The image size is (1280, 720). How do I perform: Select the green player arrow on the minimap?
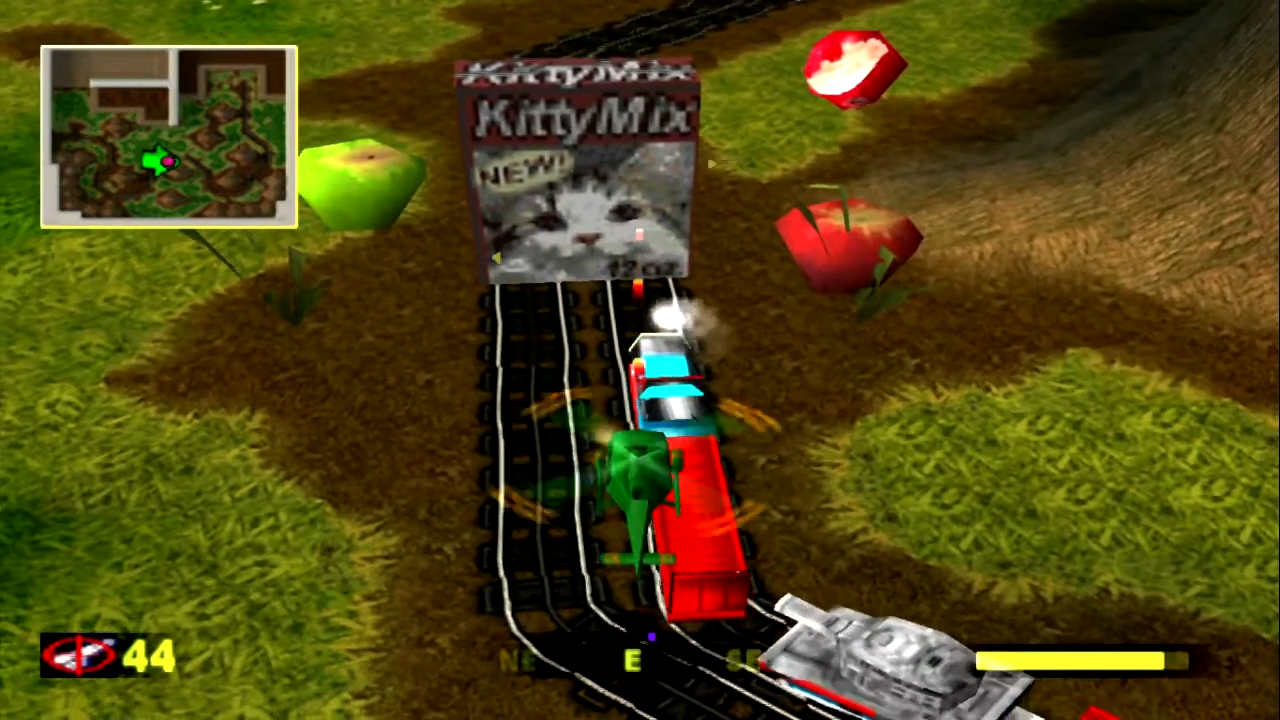tap(158, 163)
